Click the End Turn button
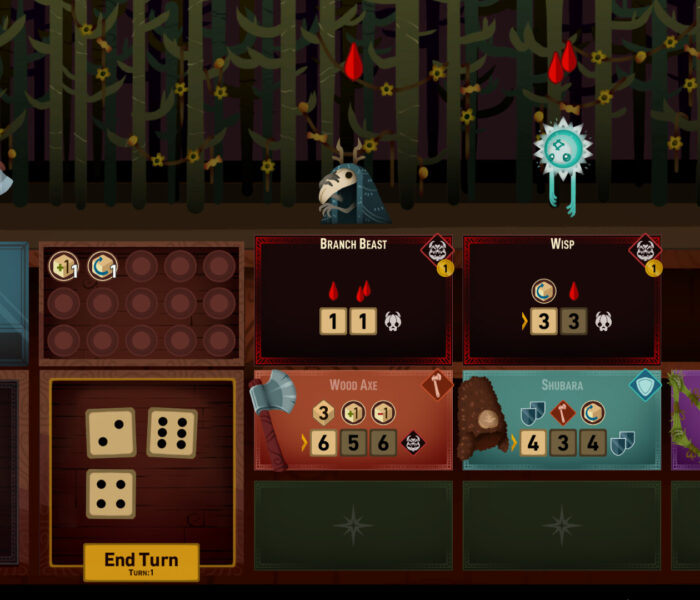Viewport: 700px width, 600px height. 141,562
